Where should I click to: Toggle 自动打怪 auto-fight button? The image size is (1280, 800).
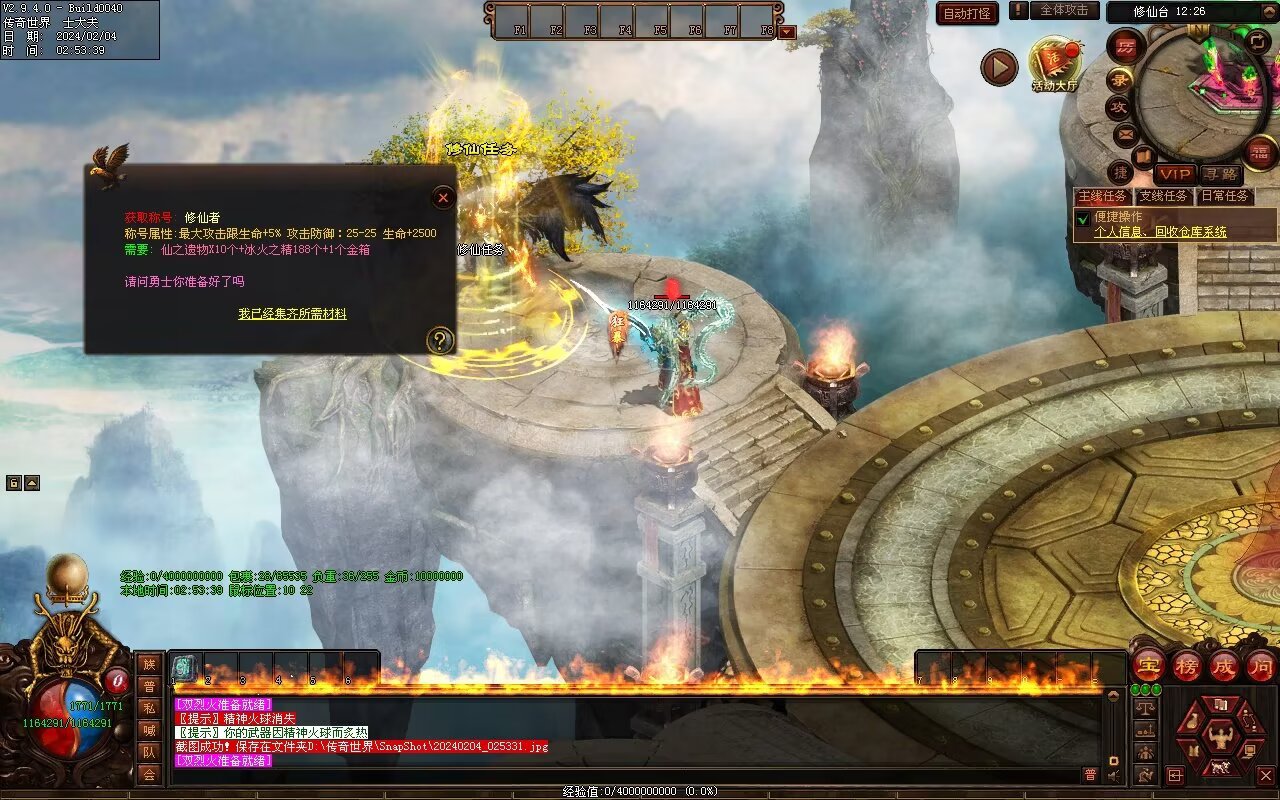tap(967, 13)
